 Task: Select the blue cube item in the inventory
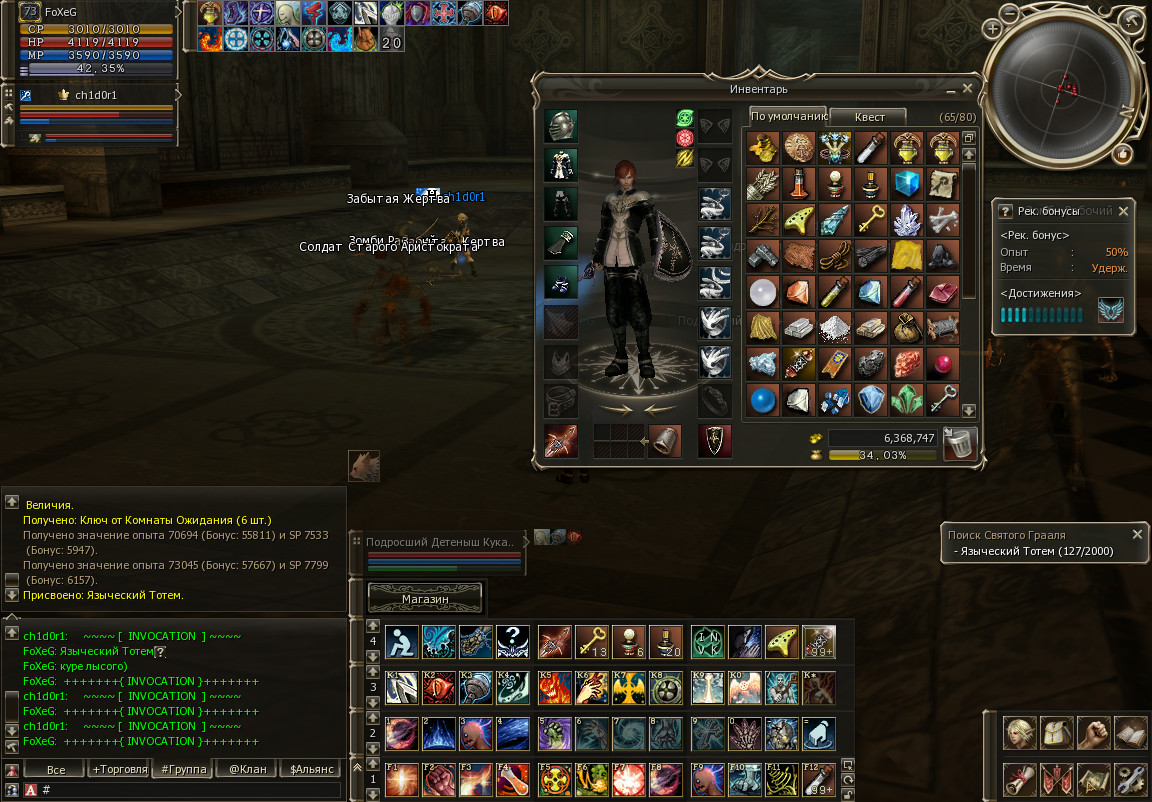906,183
